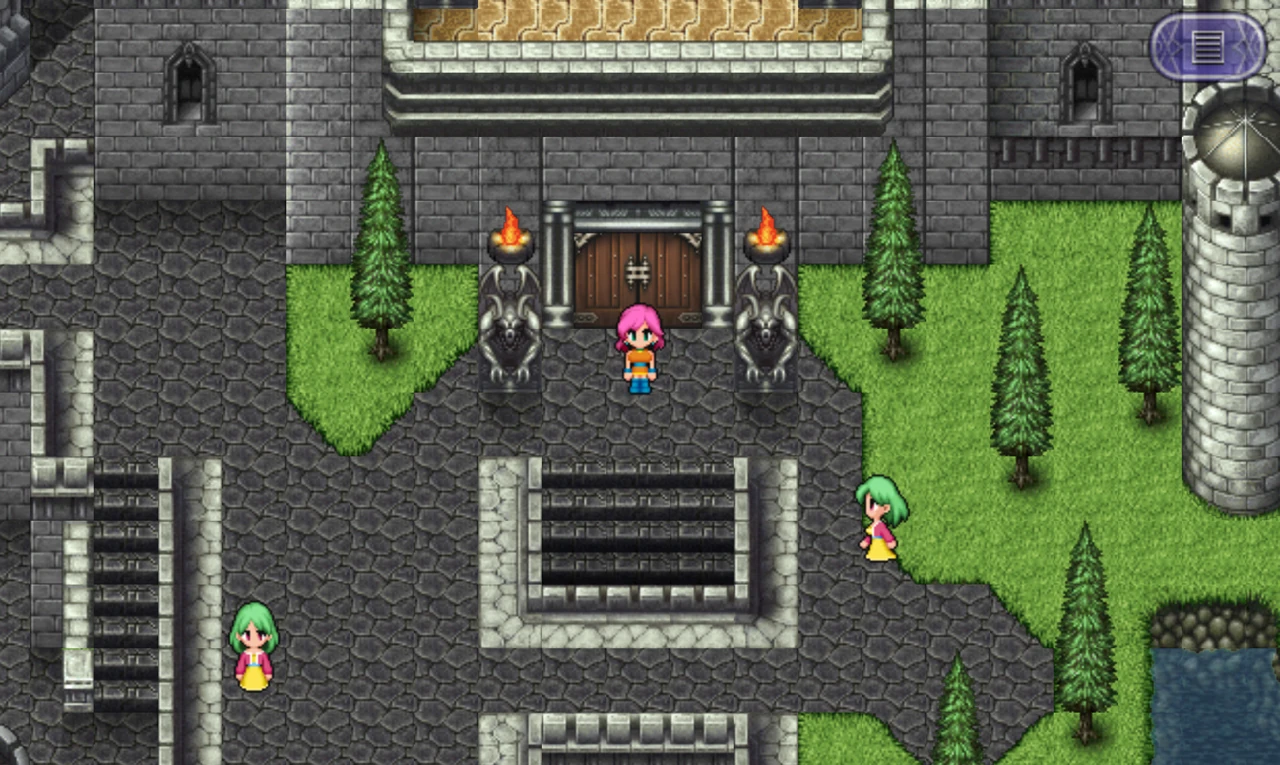Select the green-haired NPC in the yellow skirt
The width and height of the screenshot is (1280, 765).
pyautogui.click(x=878, y=520)
